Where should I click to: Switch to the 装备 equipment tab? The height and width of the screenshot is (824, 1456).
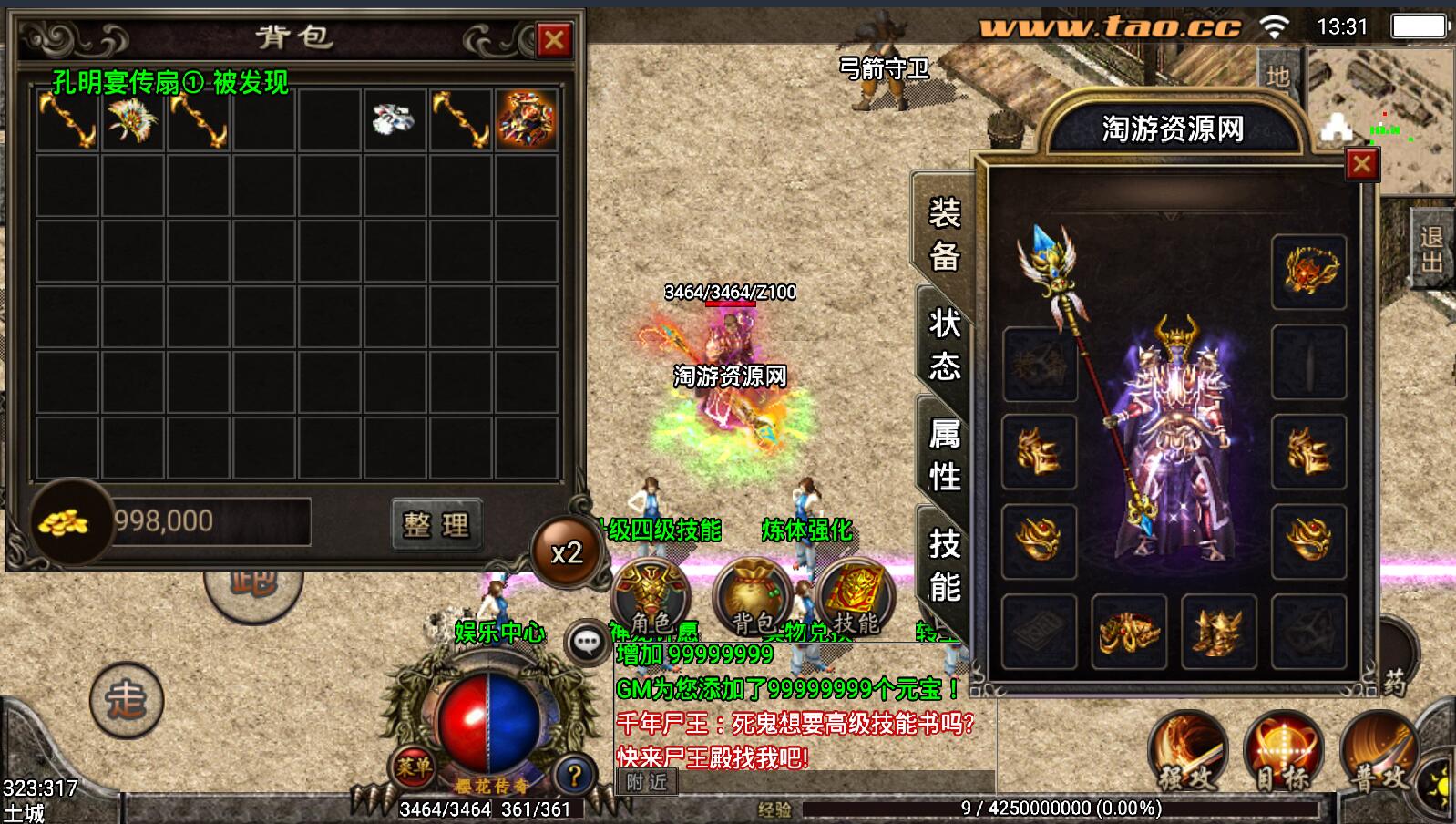[x=944, y=234]
